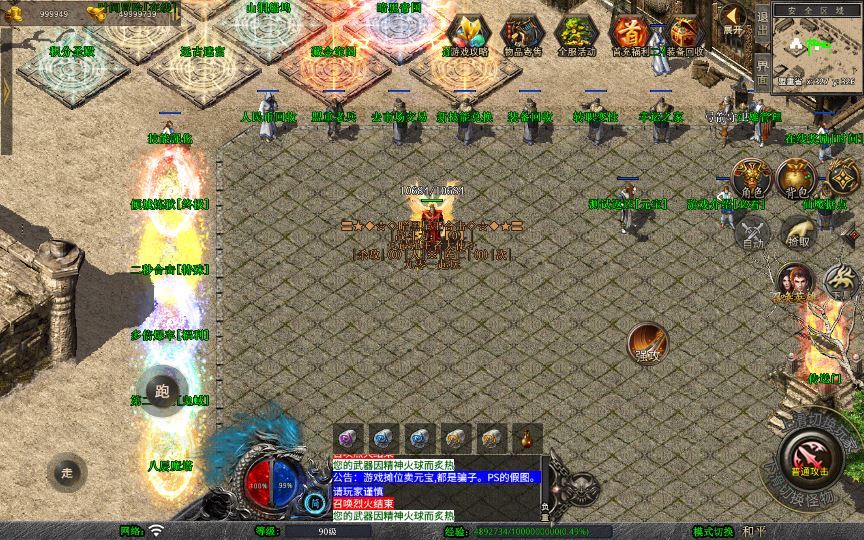Open the 全服活动 server events icon
This screenshot has height=540, width=864.
576,34
